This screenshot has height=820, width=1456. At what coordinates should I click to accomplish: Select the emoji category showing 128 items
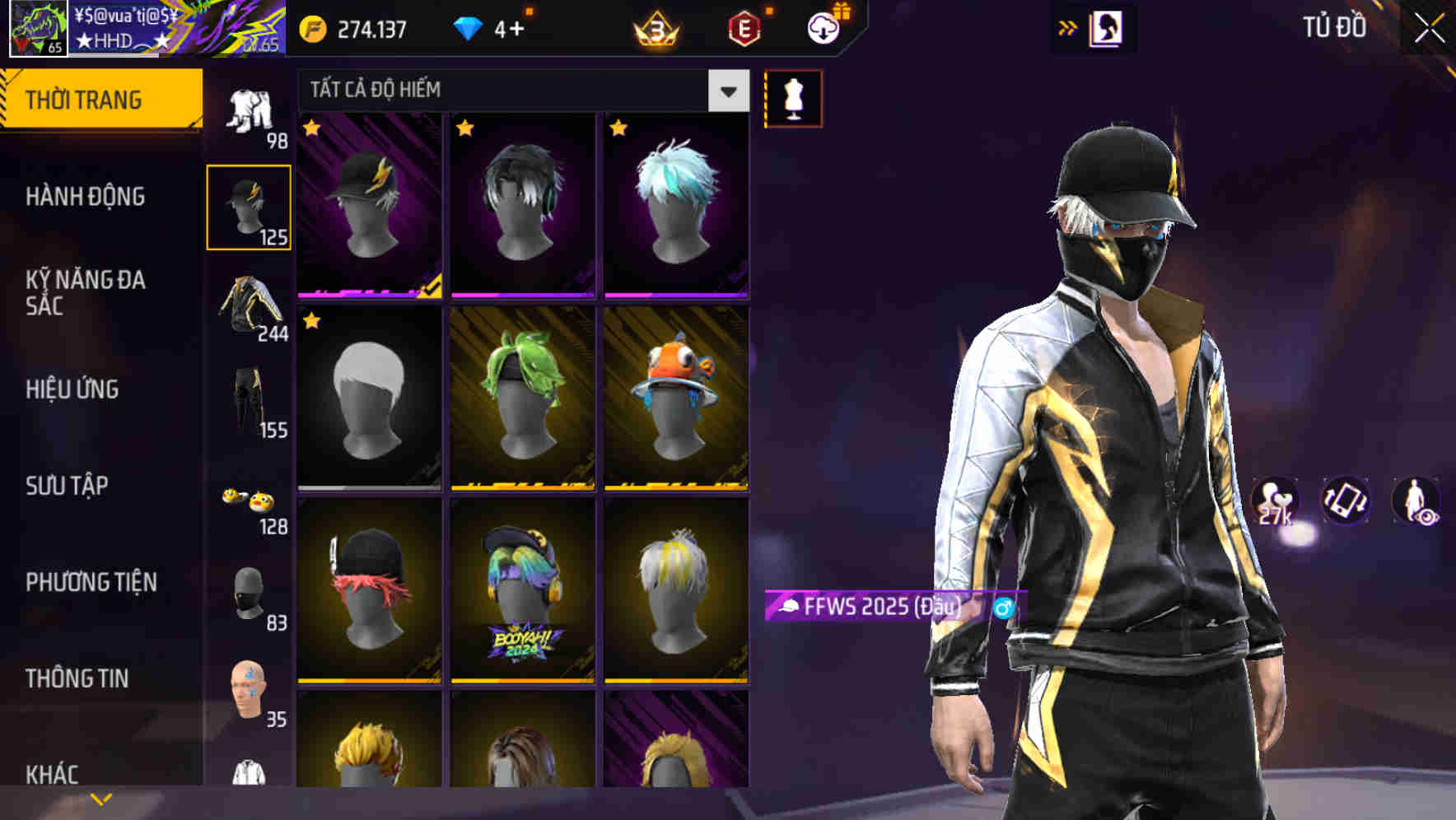[254, 502]
